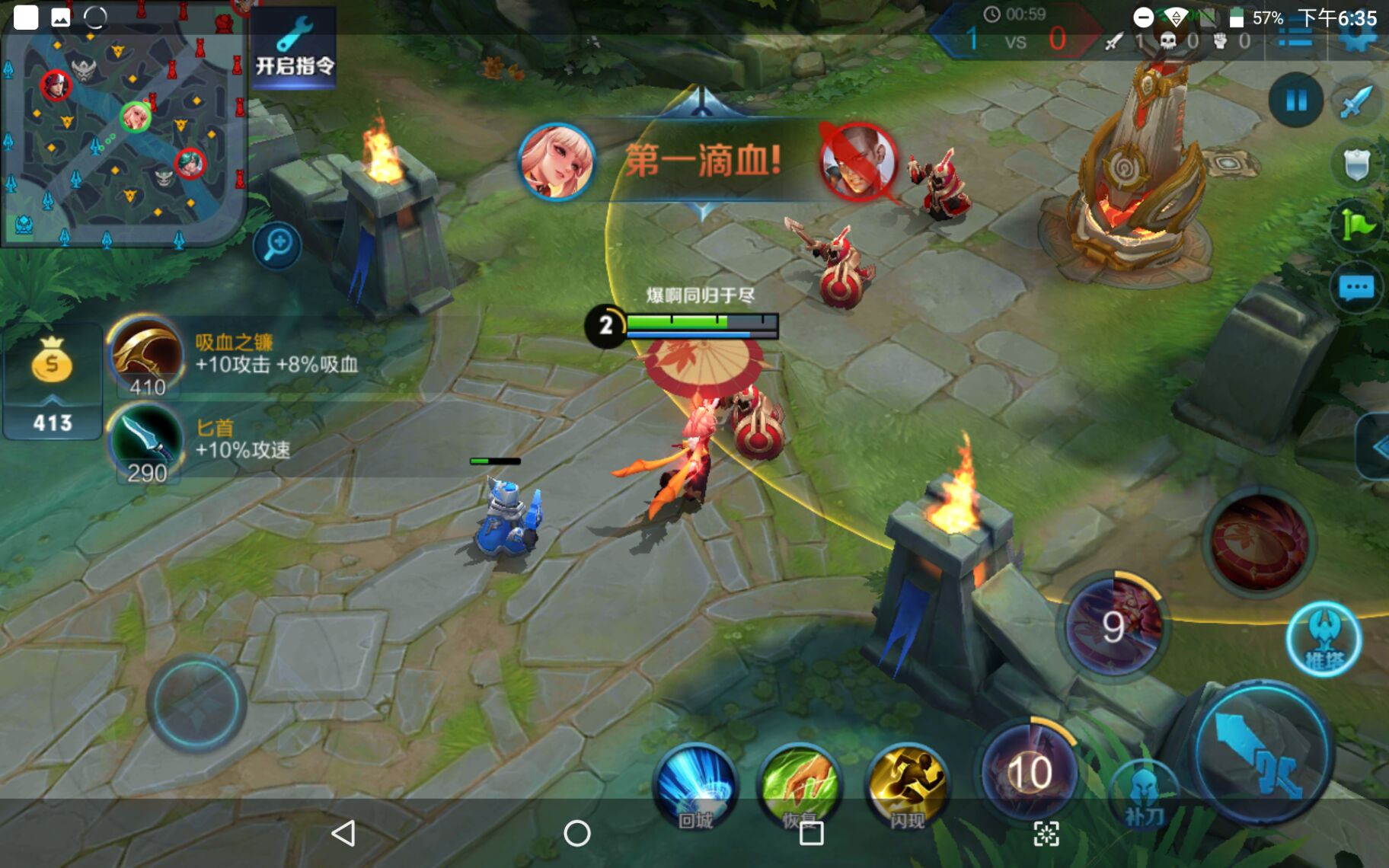Tap the 推塔 attack-tower button

point(1324,640)
